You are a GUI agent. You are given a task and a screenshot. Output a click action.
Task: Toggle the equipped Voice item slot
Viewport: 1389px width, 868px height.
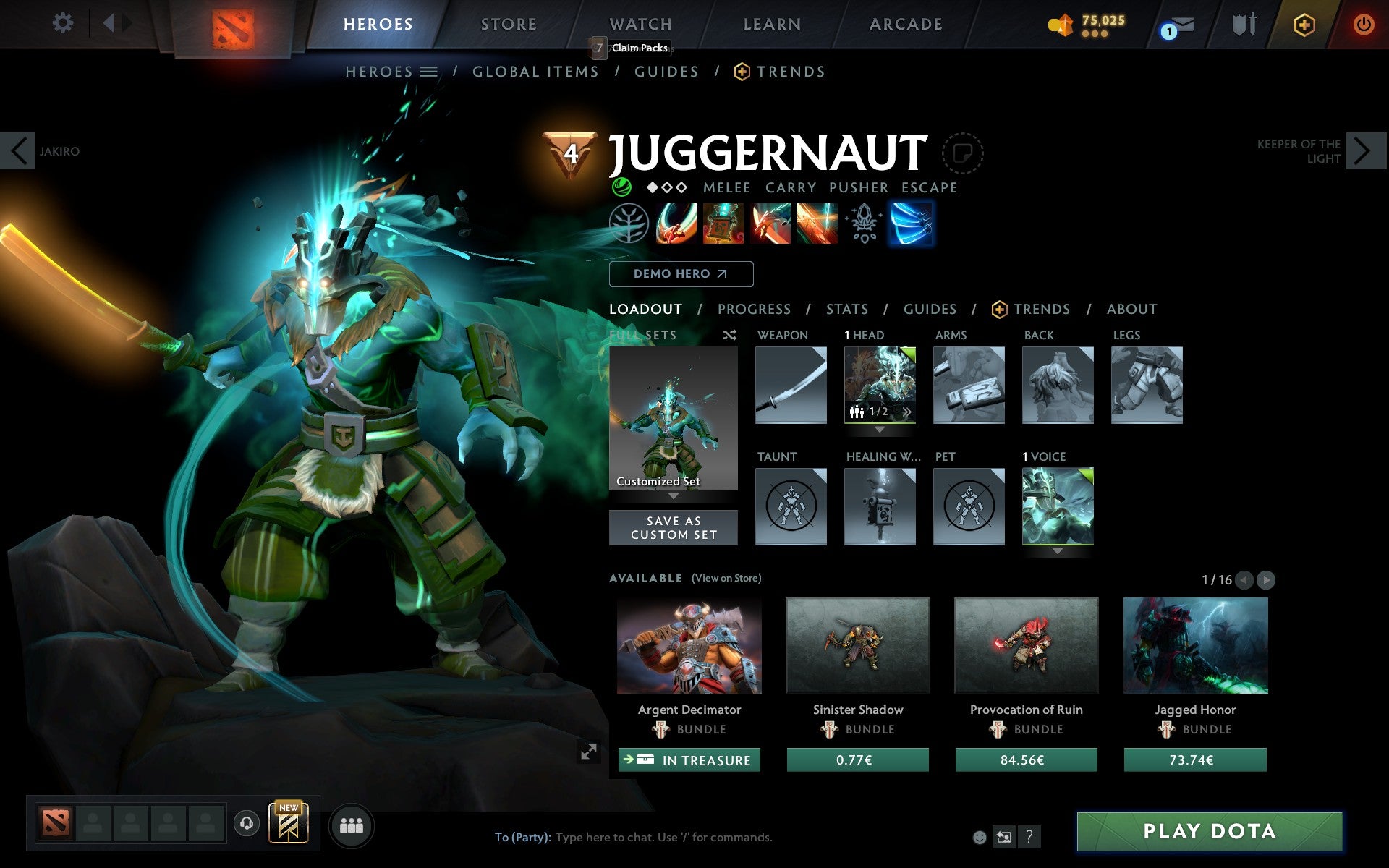[x=1058, y=506]
